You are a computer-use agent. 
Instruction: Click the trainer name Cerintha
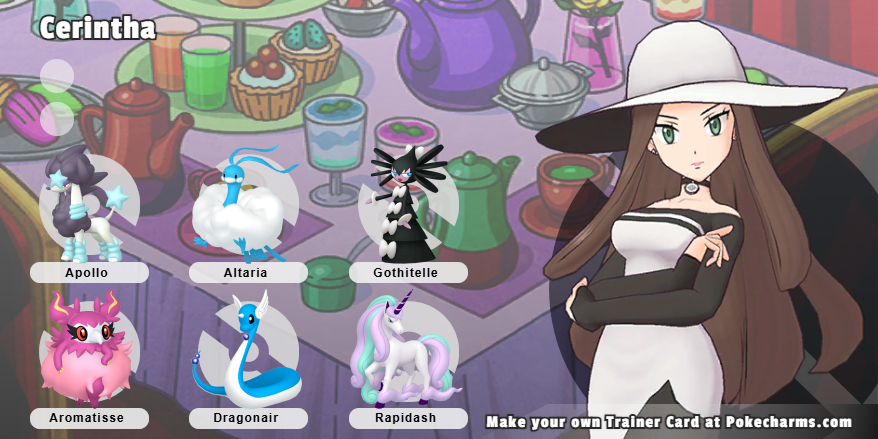click(98, 28)
